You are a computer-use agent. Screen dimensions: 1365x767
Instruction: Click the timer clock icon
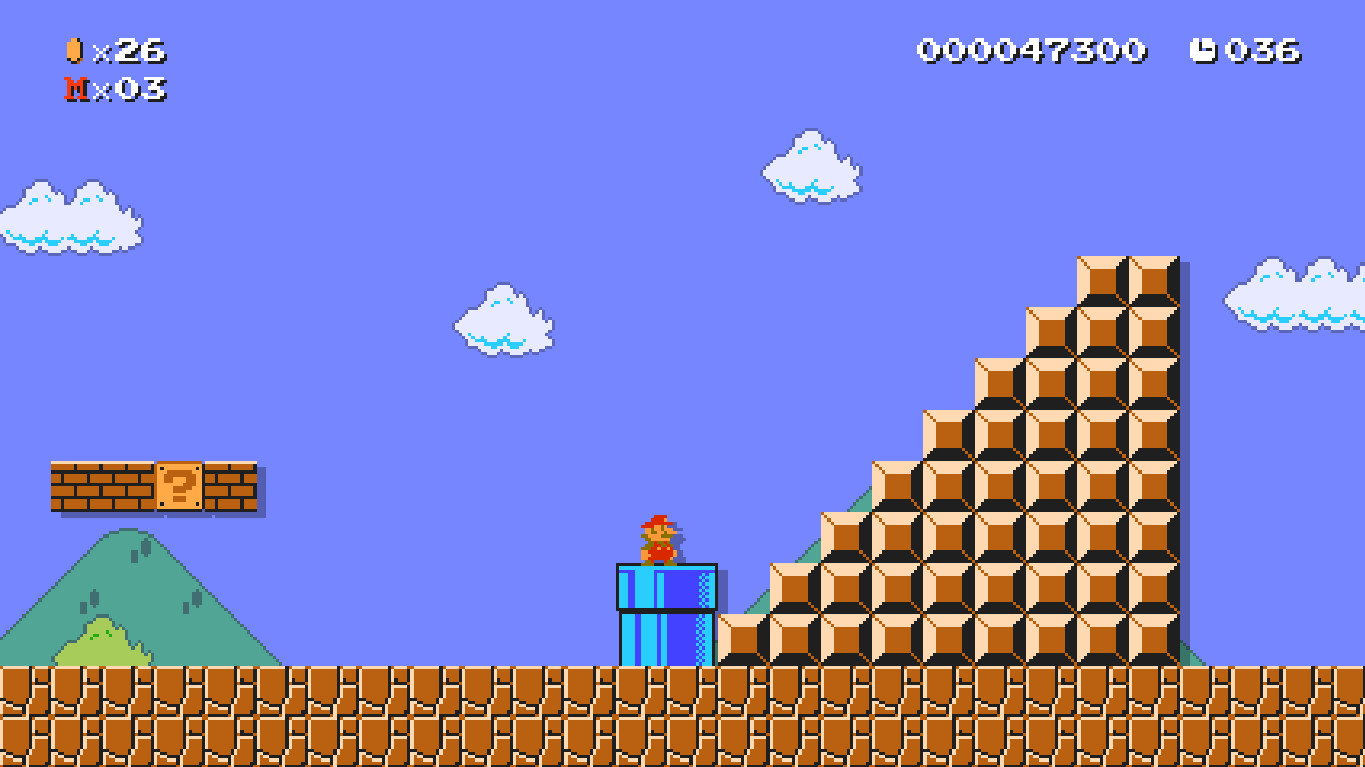pos(1205,48)
